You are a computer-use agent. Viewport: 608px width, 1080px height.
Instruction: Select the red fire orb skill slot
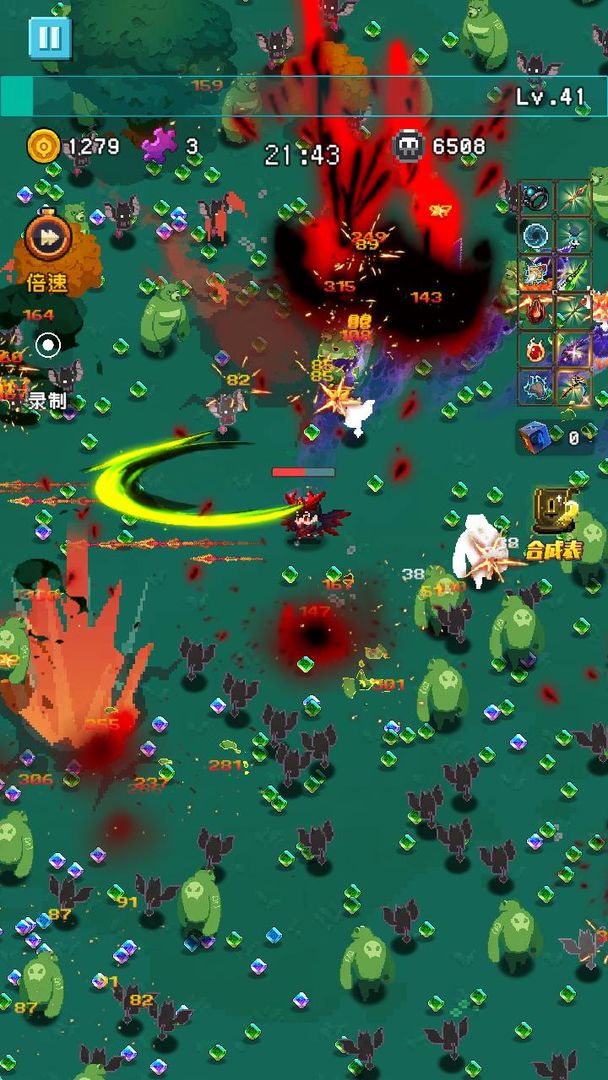pos(536,350)
